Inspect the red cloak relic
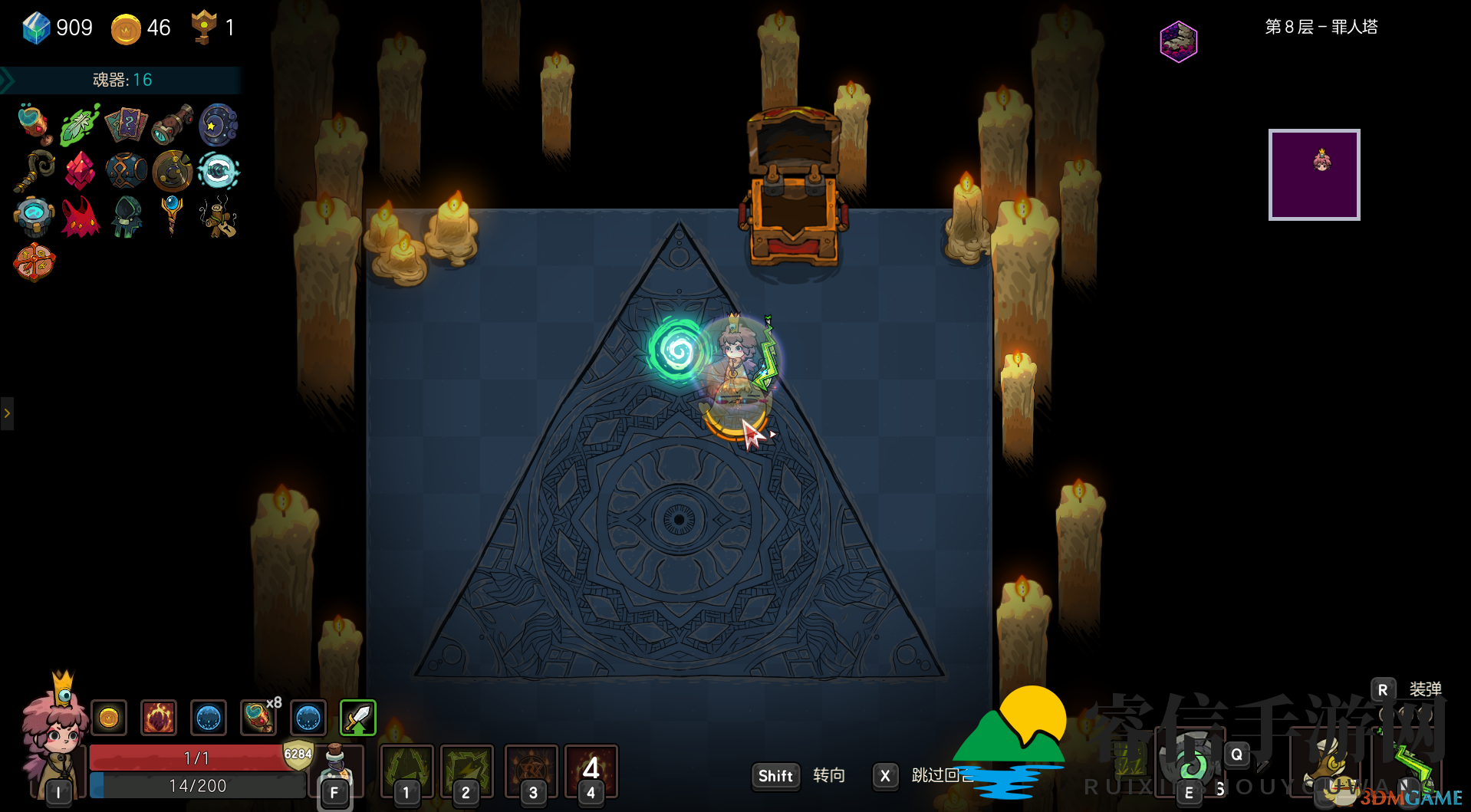Image resolution: width=1471 pixels, height=812 pixels. (x=80, y=217)
